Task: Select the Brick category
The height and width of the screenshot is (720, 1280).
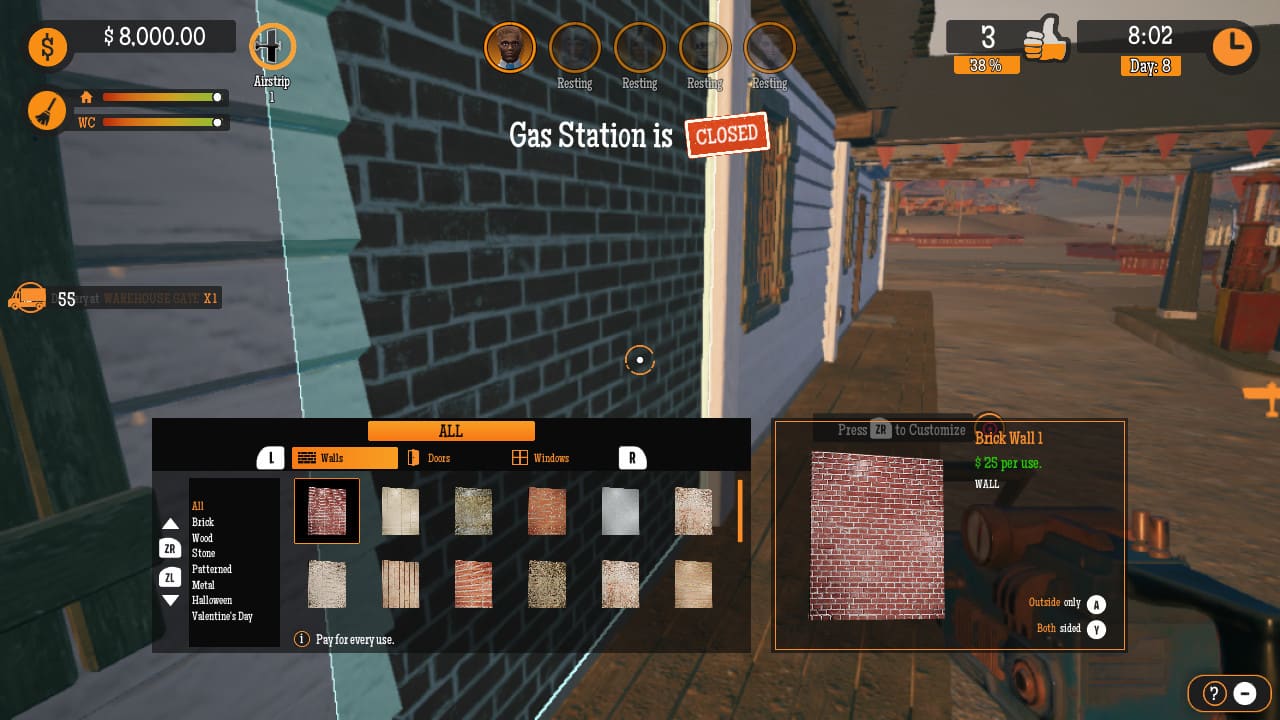Action: 203,522
